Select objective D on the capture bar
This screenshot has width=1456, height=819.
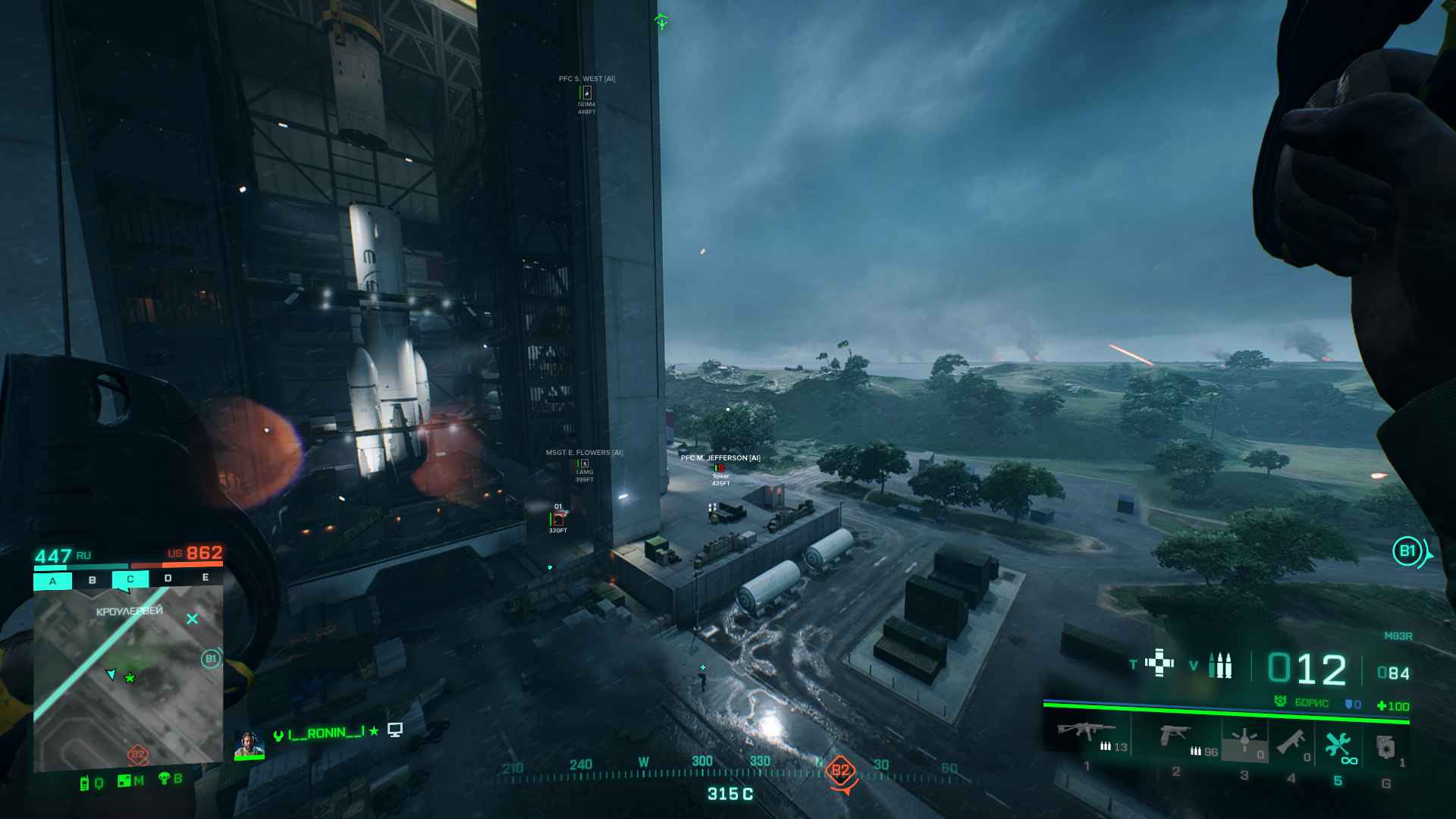tap(168, 579)
